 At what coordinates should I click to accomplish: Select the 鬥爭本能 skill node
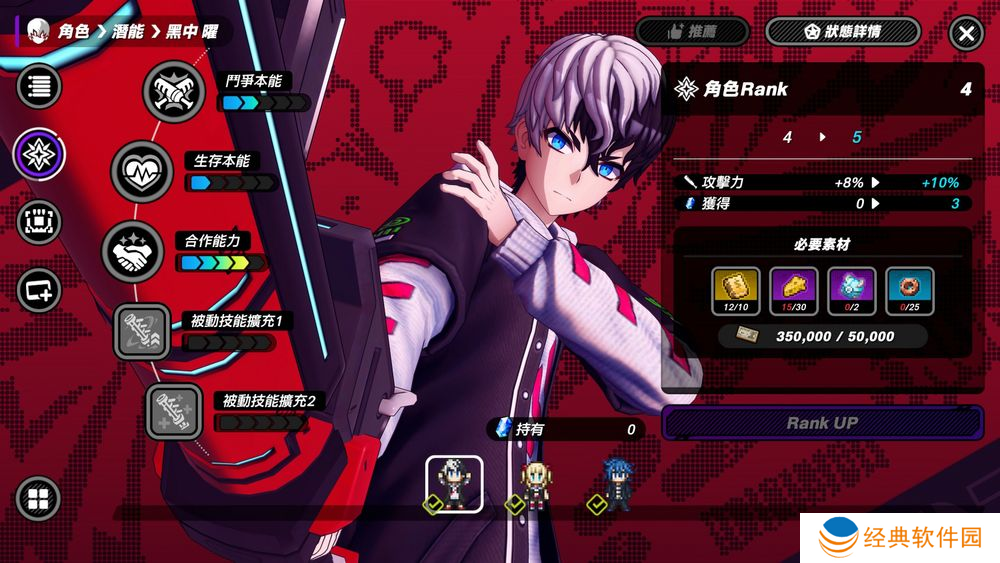pyautogui.click(x=174, y=90)
